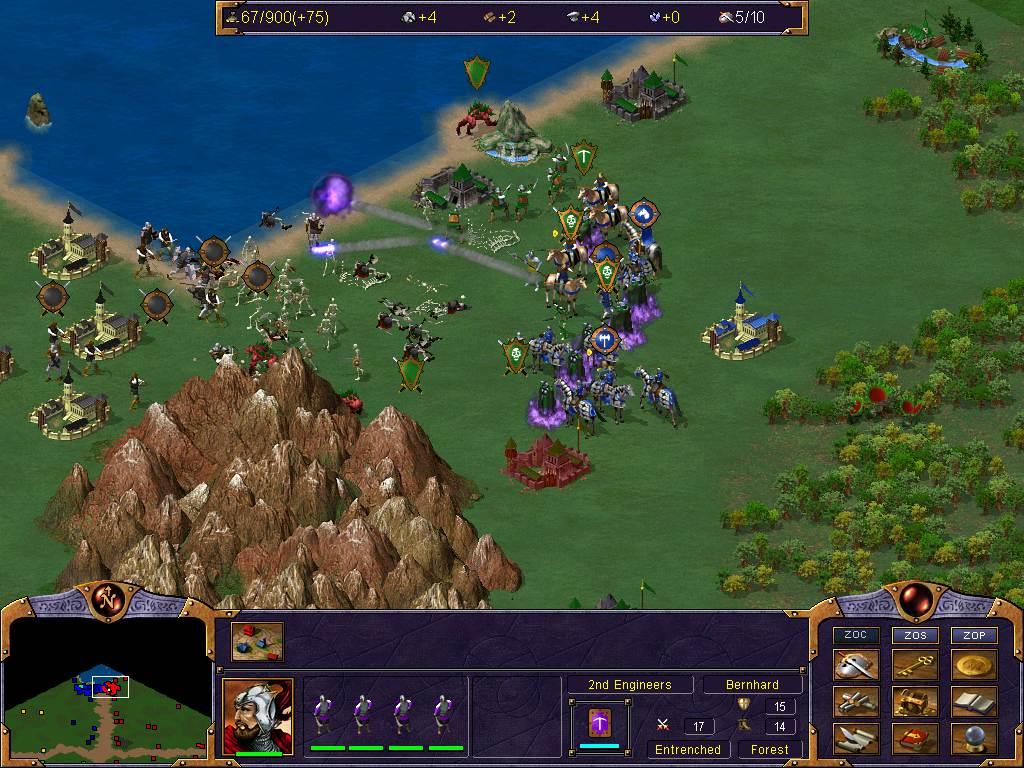Select Bernhard's commander portrait
Screen dimensions: 1024x768
pos(257,714)
